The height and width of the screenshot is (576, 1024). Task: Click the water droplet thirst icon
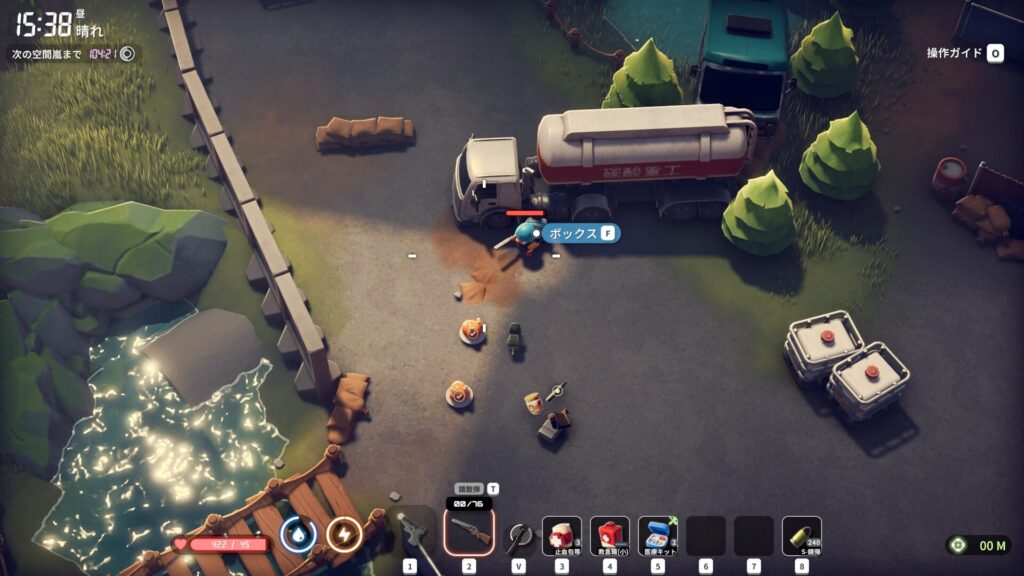click(298, 535)
